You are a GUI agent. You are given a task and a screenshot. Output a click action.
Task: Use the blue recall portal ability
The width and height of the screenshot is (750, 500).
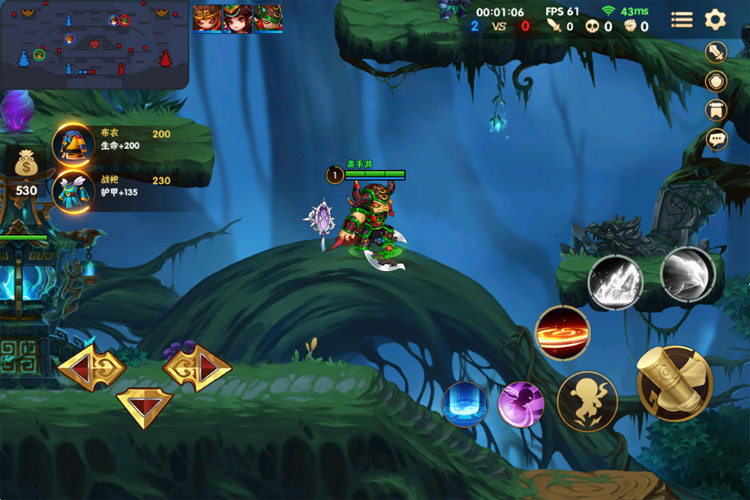pos(465,404)
